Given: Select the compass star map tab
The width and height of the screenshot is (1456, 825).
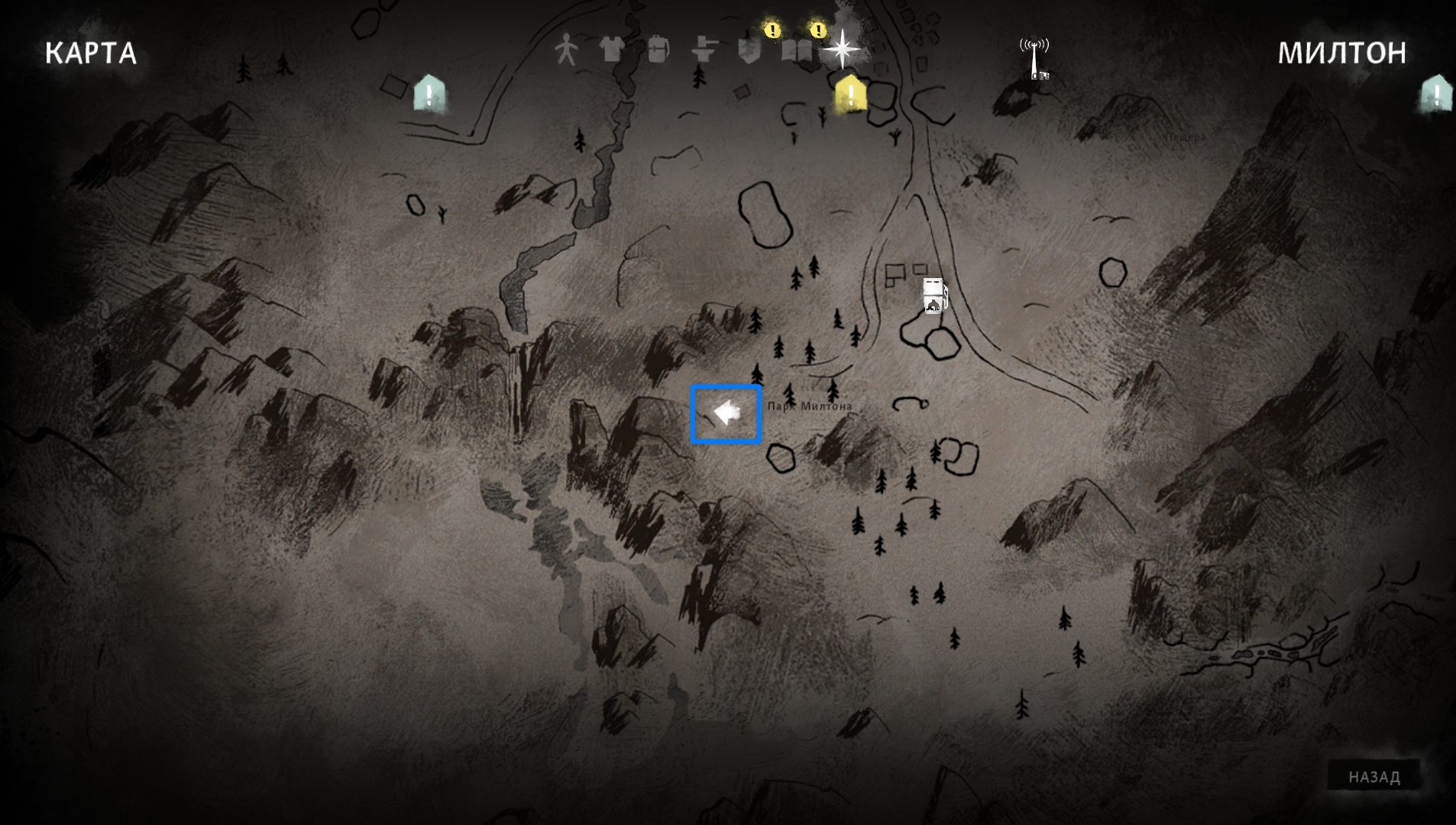Looking at the screenshot, I should pos(841,48).
